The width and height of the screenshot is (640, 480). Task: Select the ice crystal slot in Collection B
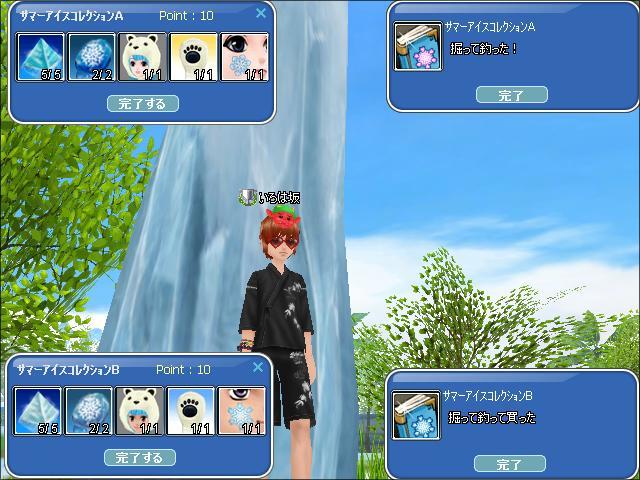[x=39, y=412]
